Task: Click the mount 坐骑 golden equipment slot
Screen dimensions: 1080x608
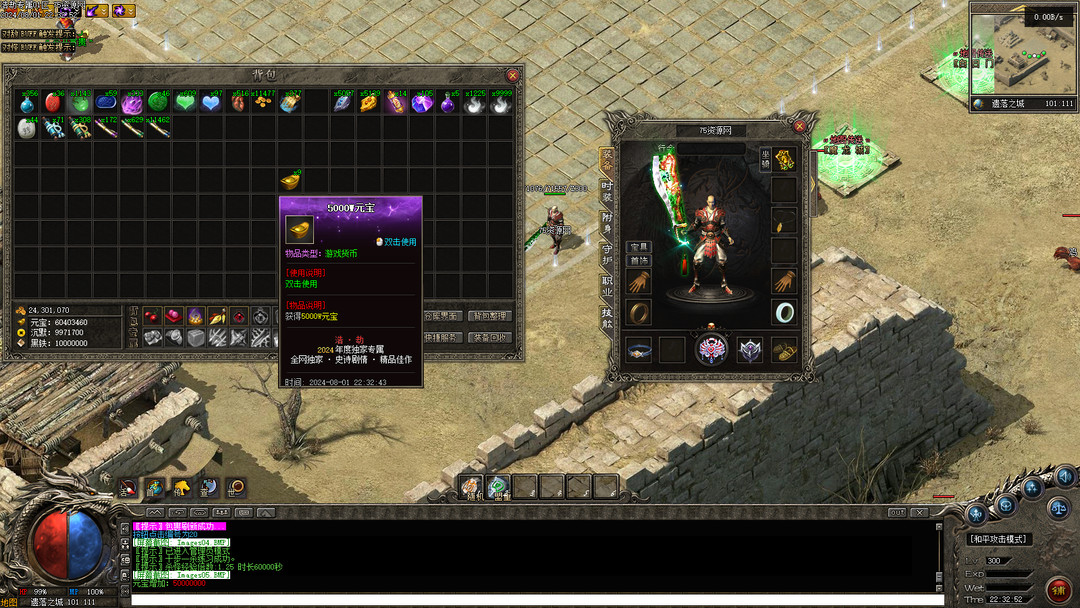Action: [x=785, y=160]
